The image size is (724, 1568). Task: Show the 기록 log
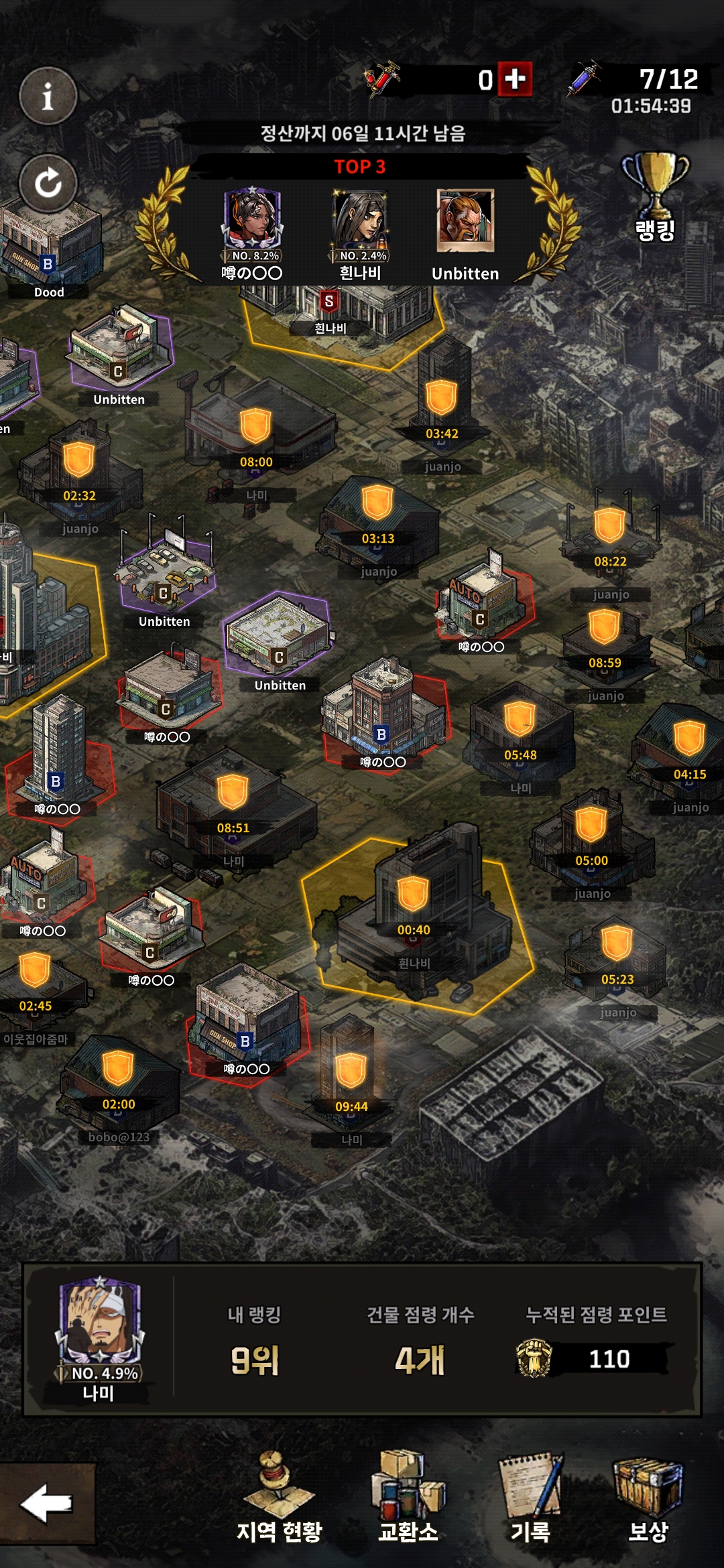[530, 1498]
